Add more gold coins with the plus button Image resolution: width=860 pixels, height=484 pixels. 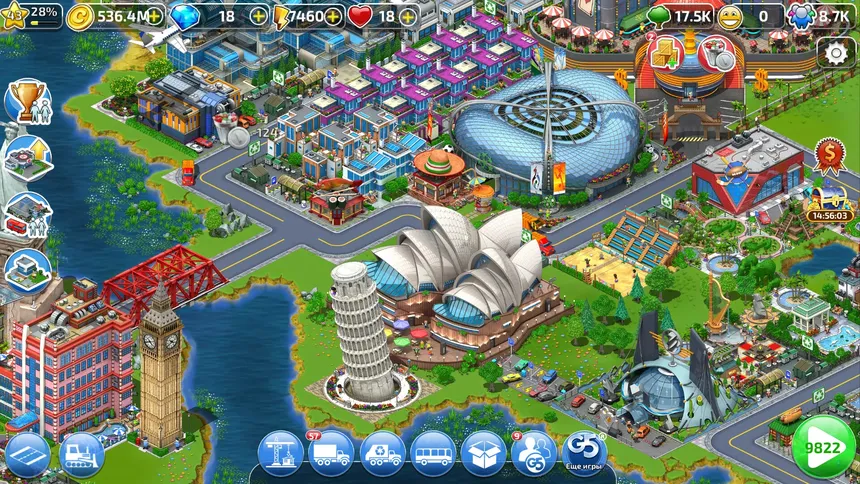[x=154, y=16]
